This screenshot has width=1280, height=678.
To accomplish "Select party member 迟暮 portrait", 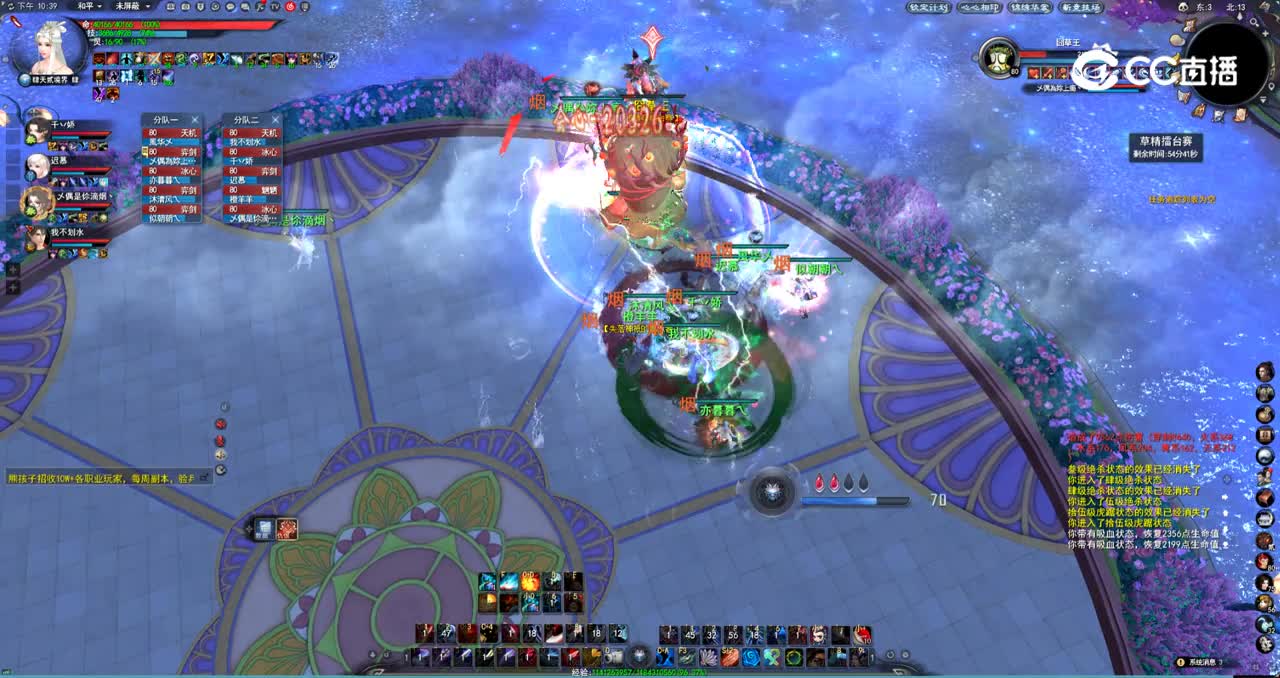I will pyautogui.click(x=38, y=165).
